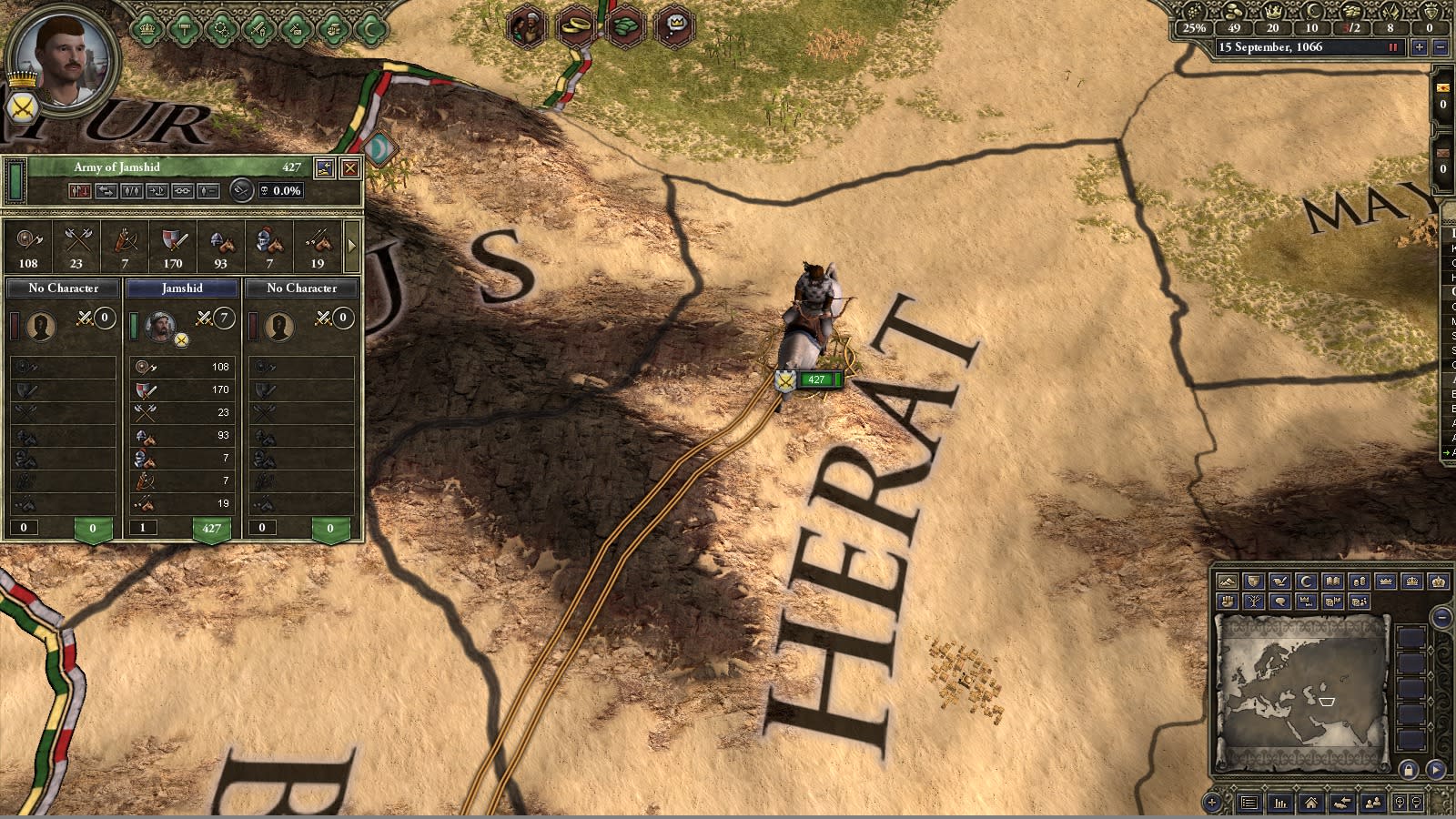Viewport: 1456px width, 819px height.
Task: Click the crossed swords icon on army panel
Action: 242,191
